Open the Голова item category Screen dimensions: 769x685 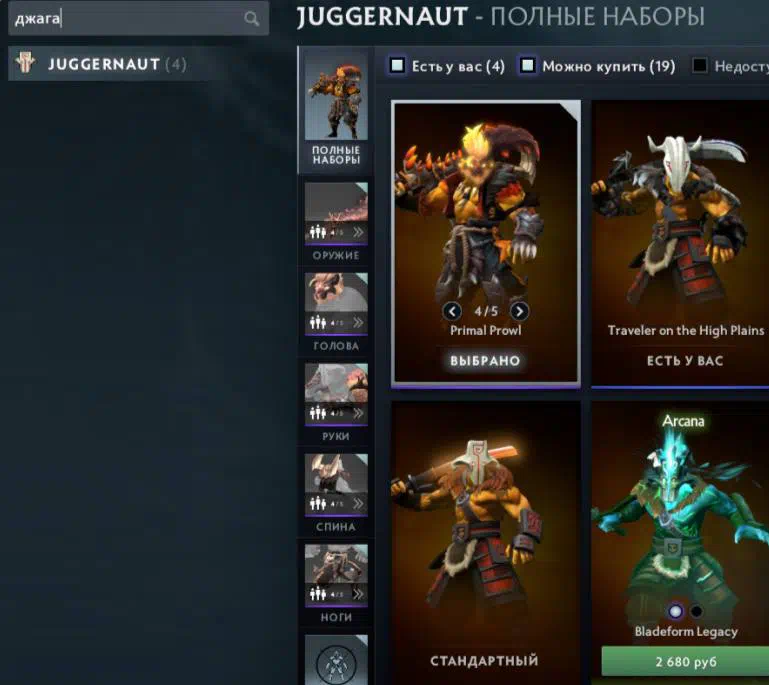pos(336,310)
